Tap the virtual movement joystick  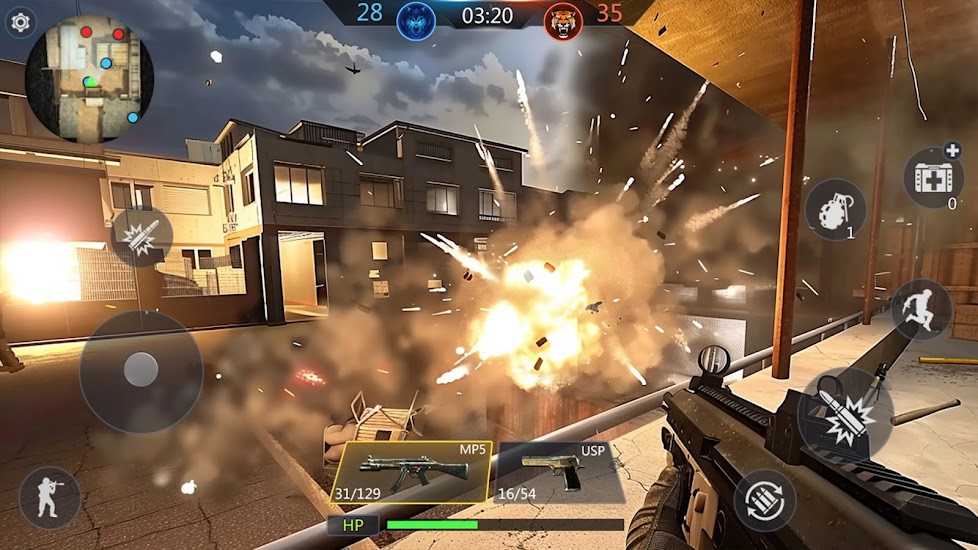click(141, 371)
